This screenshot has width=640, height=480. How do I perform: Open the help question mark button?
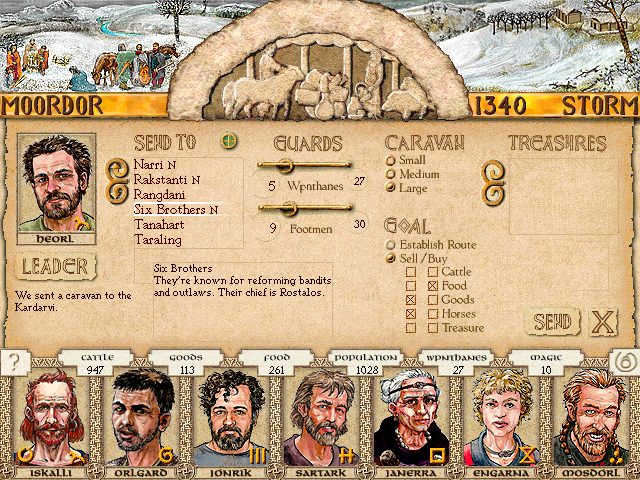pyautogui.click(x=14, y=363)
